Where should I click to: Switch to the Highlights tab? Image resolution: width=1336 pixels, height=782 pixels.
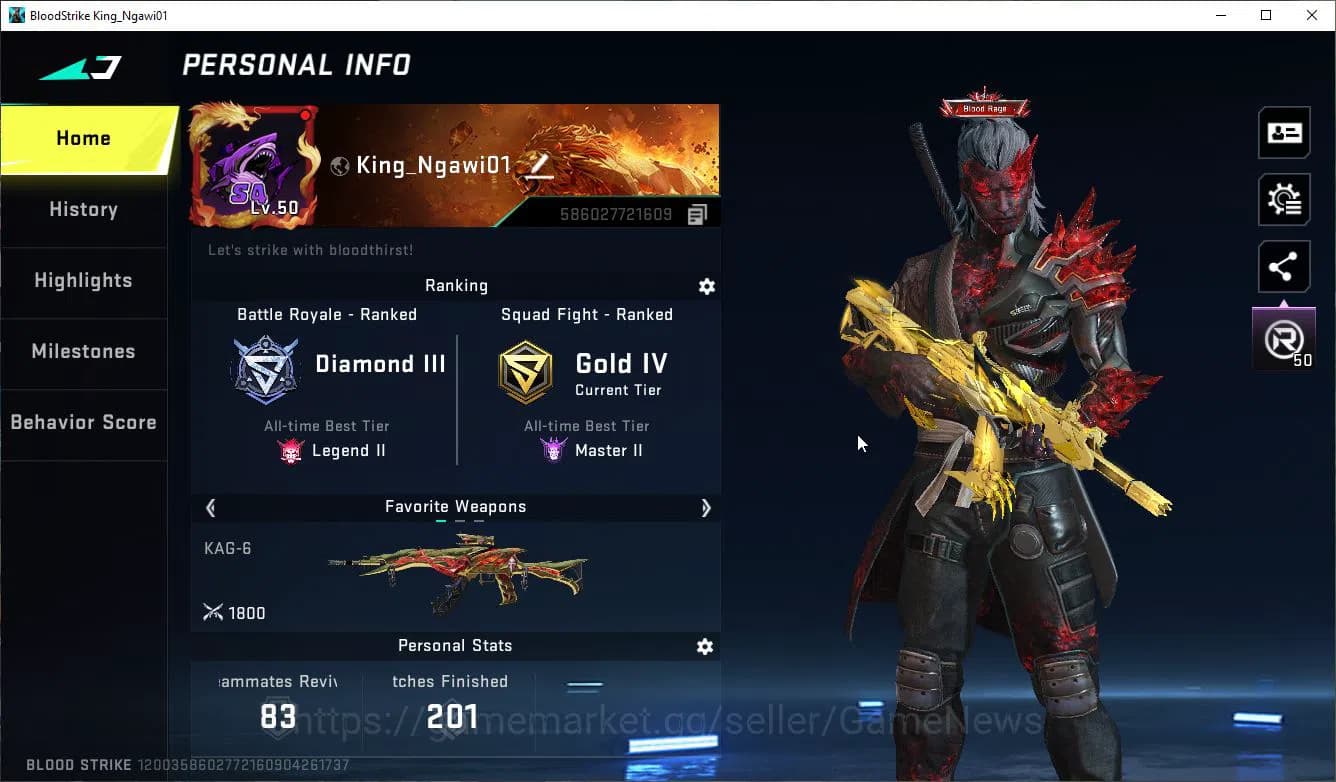click(x=83, y=281)
